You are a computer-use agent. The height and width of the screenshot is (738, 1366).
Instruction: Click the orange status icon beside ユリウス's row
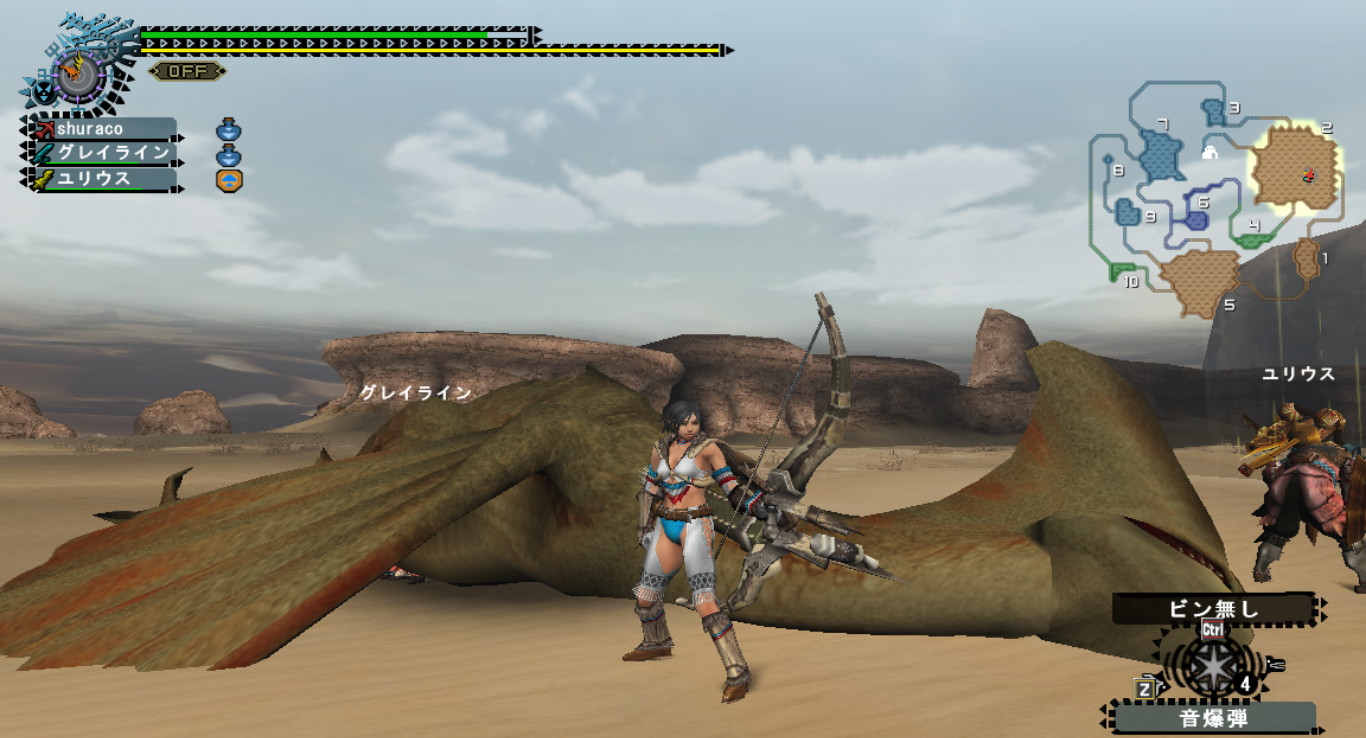230,181
